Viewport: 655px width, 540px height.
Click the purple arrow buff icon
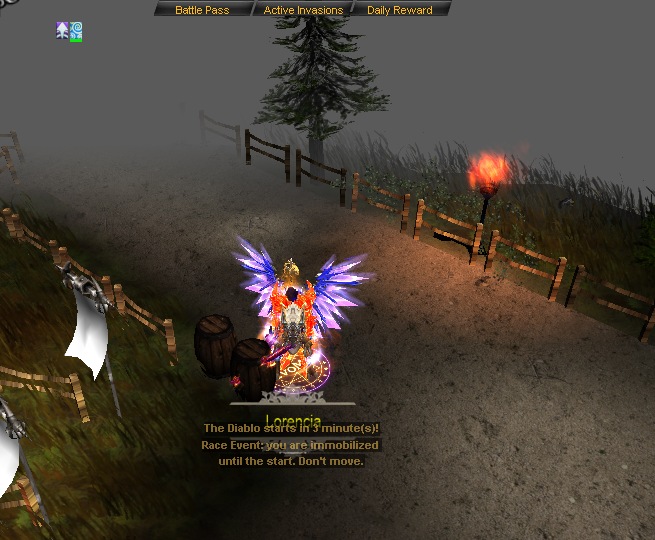[63, 31]
